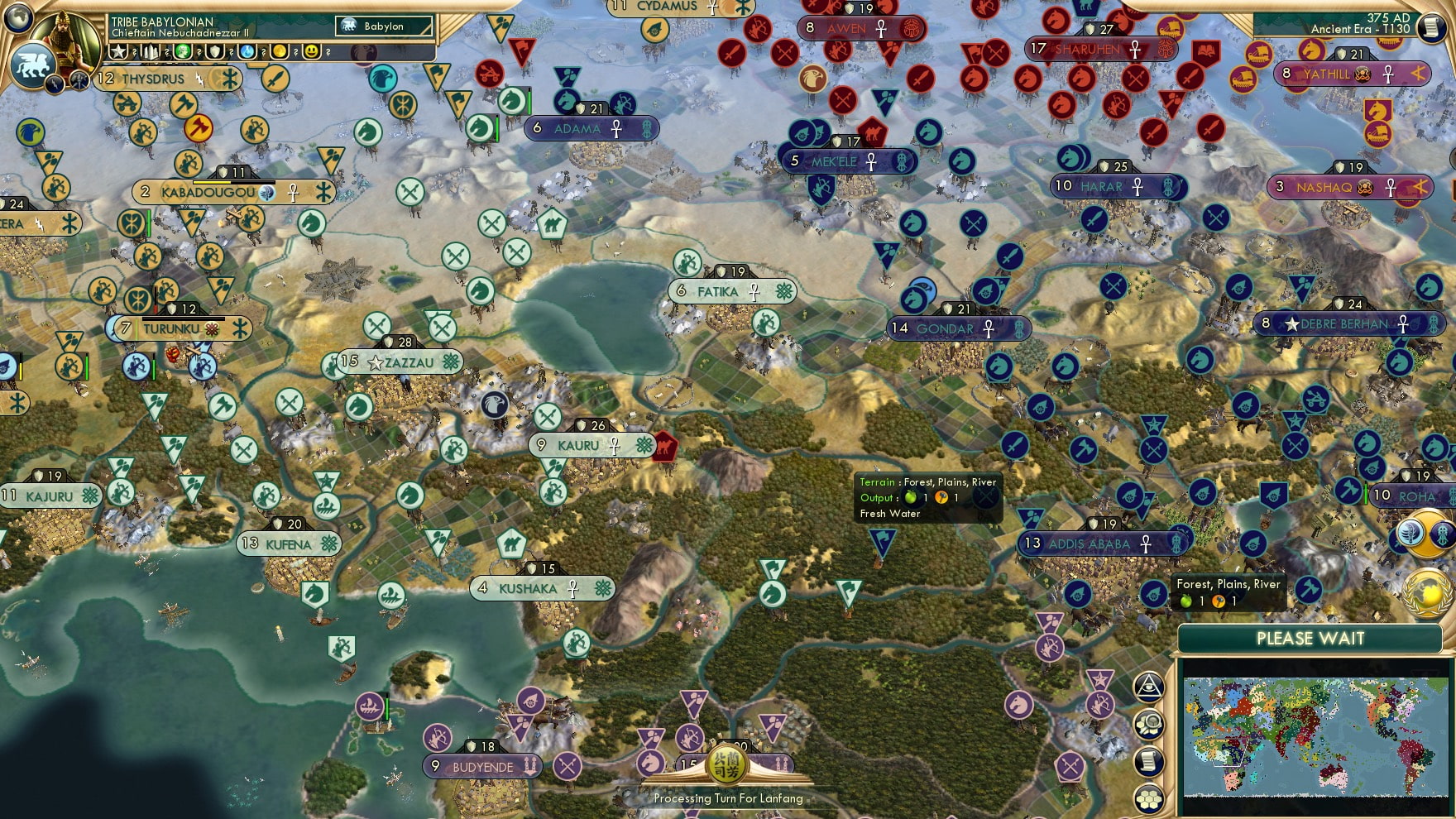Toggle the resource icon display beside the minimap

coord(1150,724)
